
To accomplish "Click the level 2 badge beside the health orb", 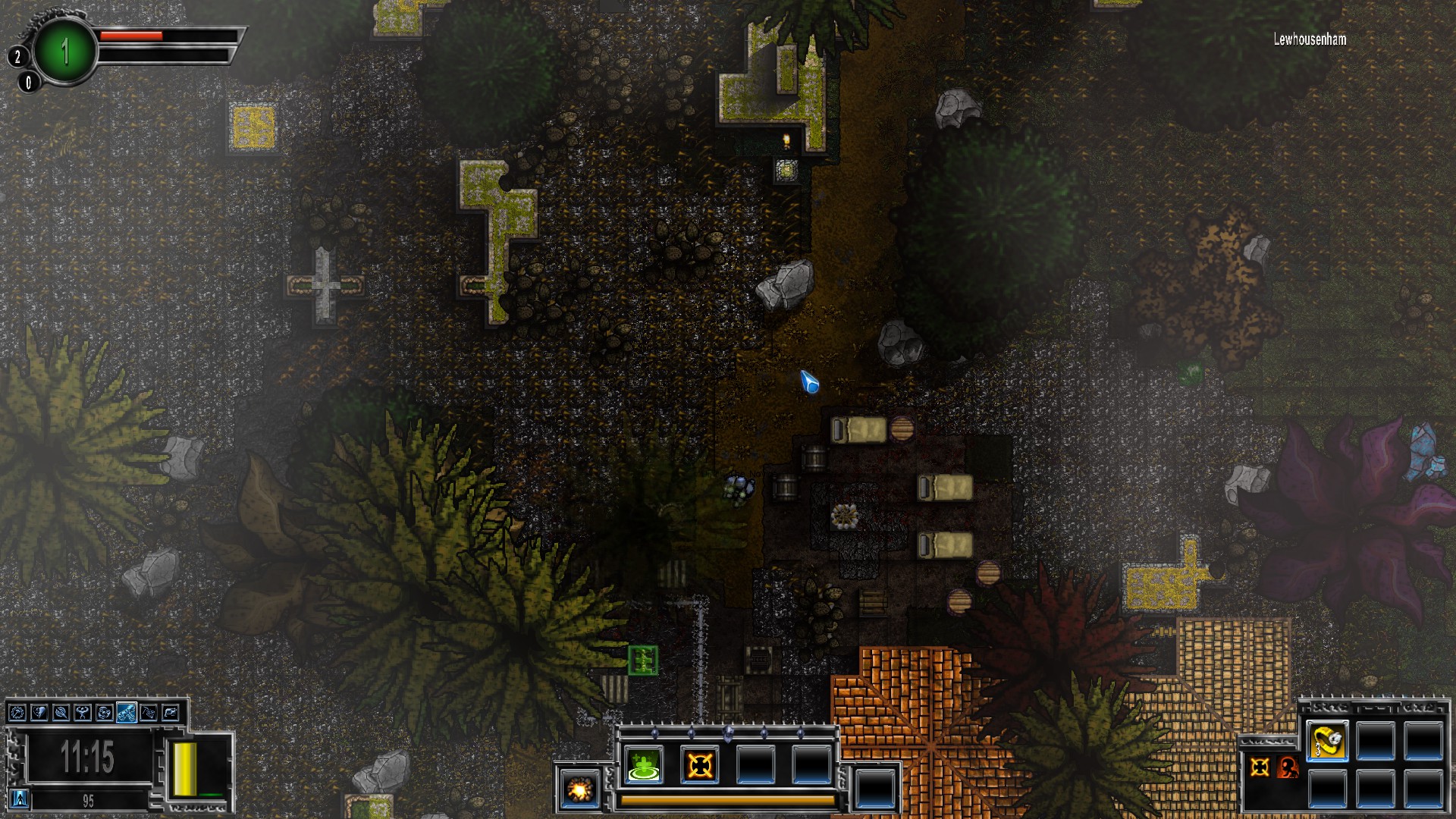I will point(17,55).
